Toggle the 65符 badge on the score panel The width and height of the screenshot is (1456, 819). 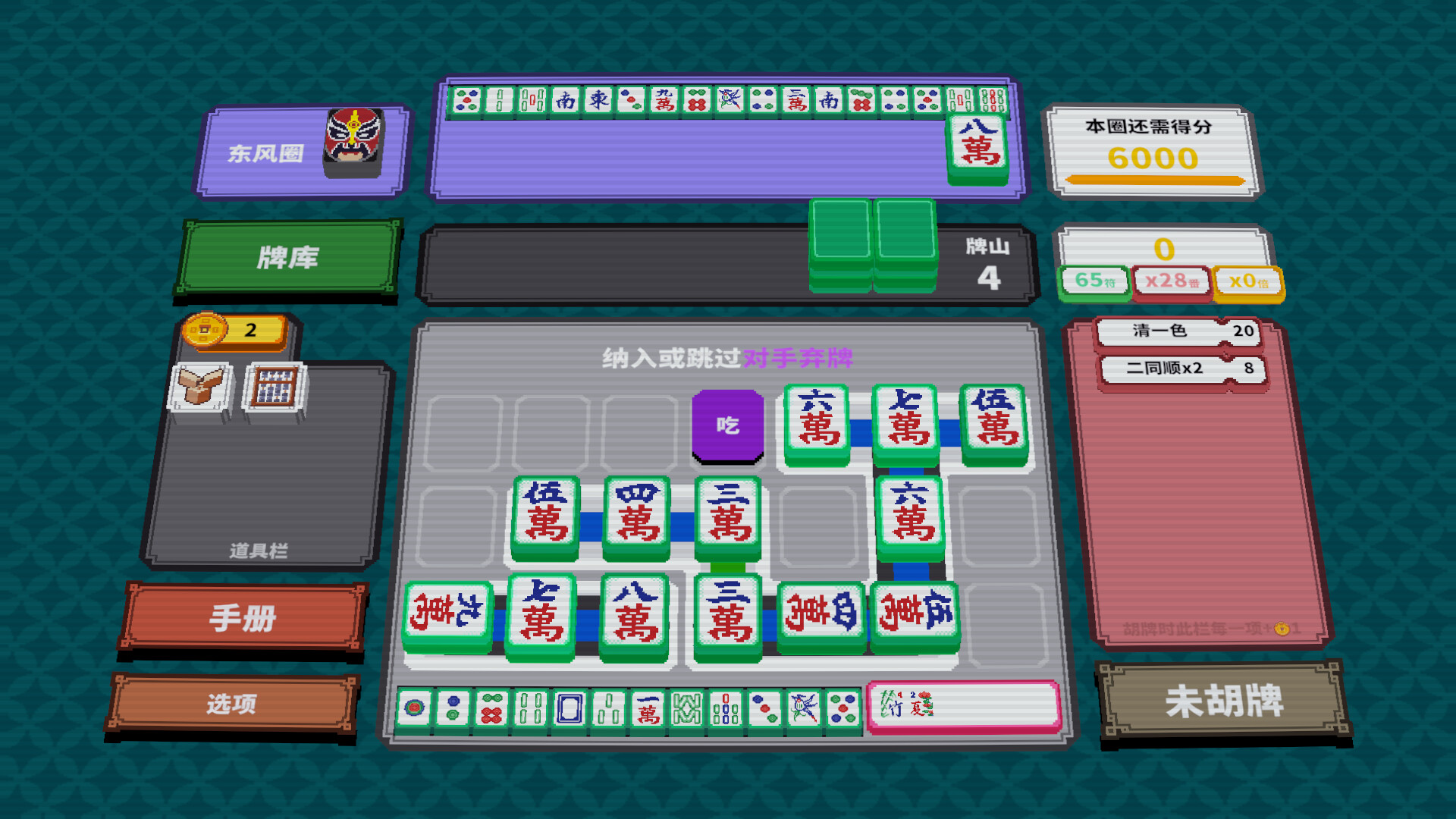point(1095,281)
